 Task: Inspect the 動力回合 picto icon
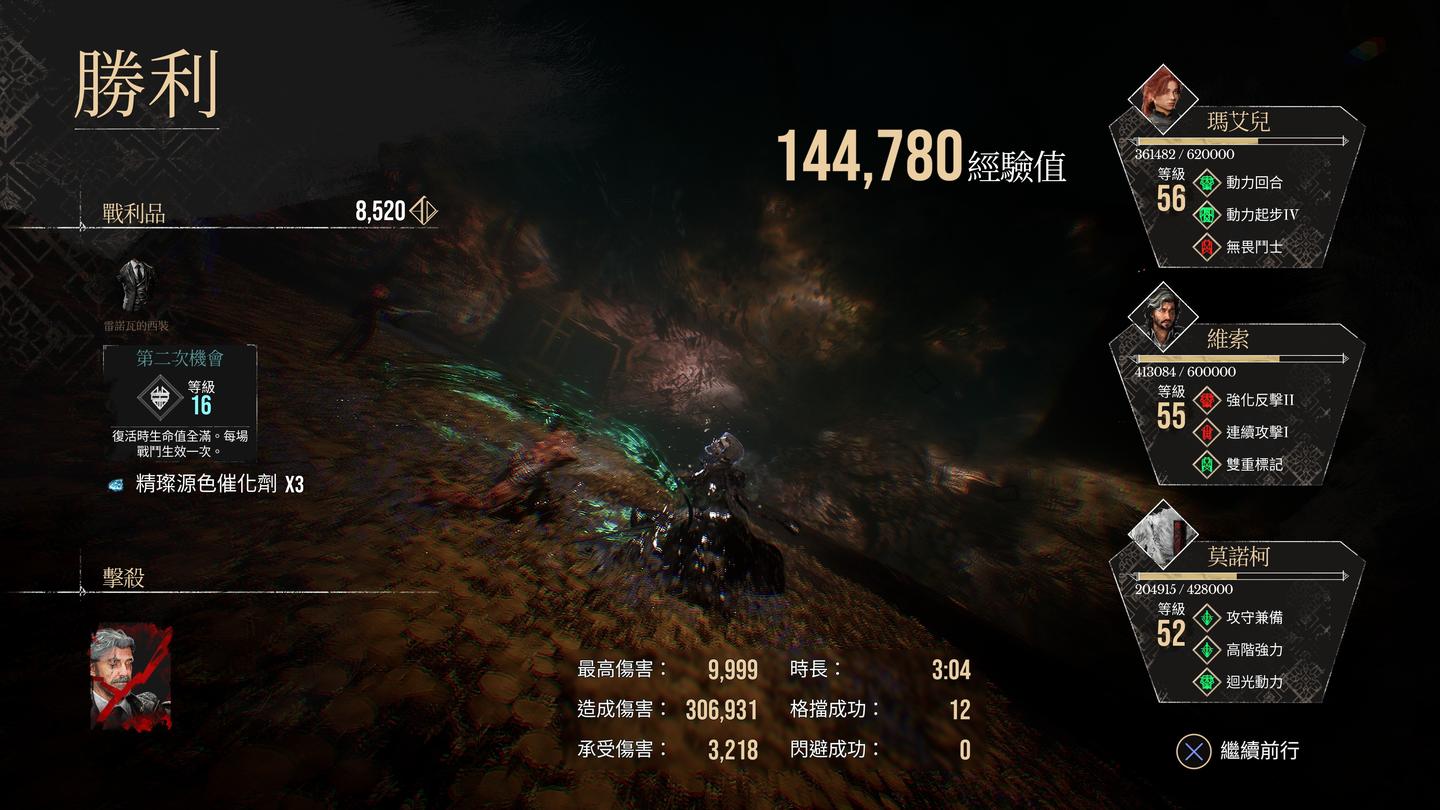pos(1208,183)
